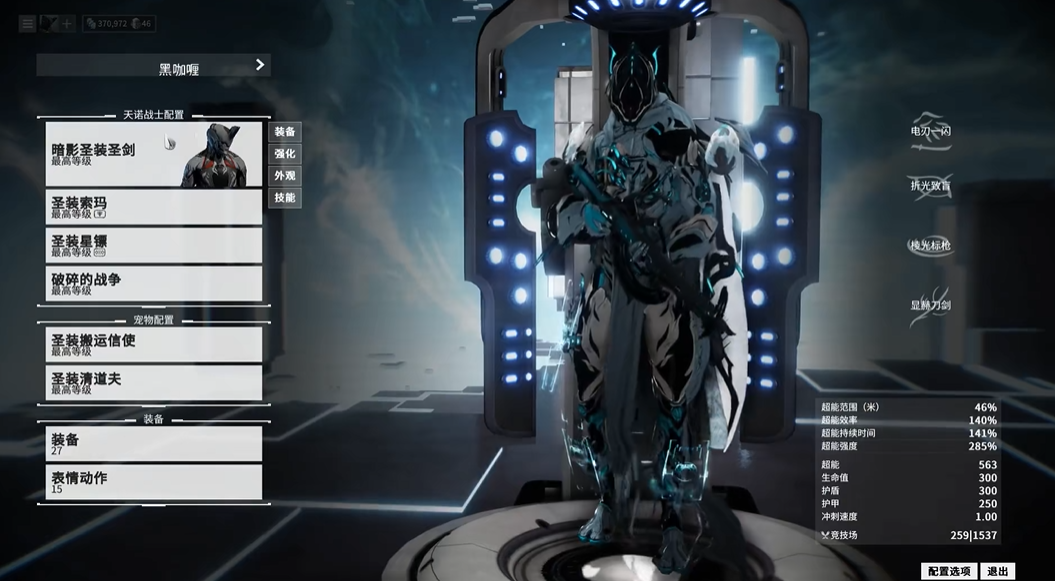Exit the arsenal with 退出
This screenshot has height=581, width=1055.
coord(998,571)
